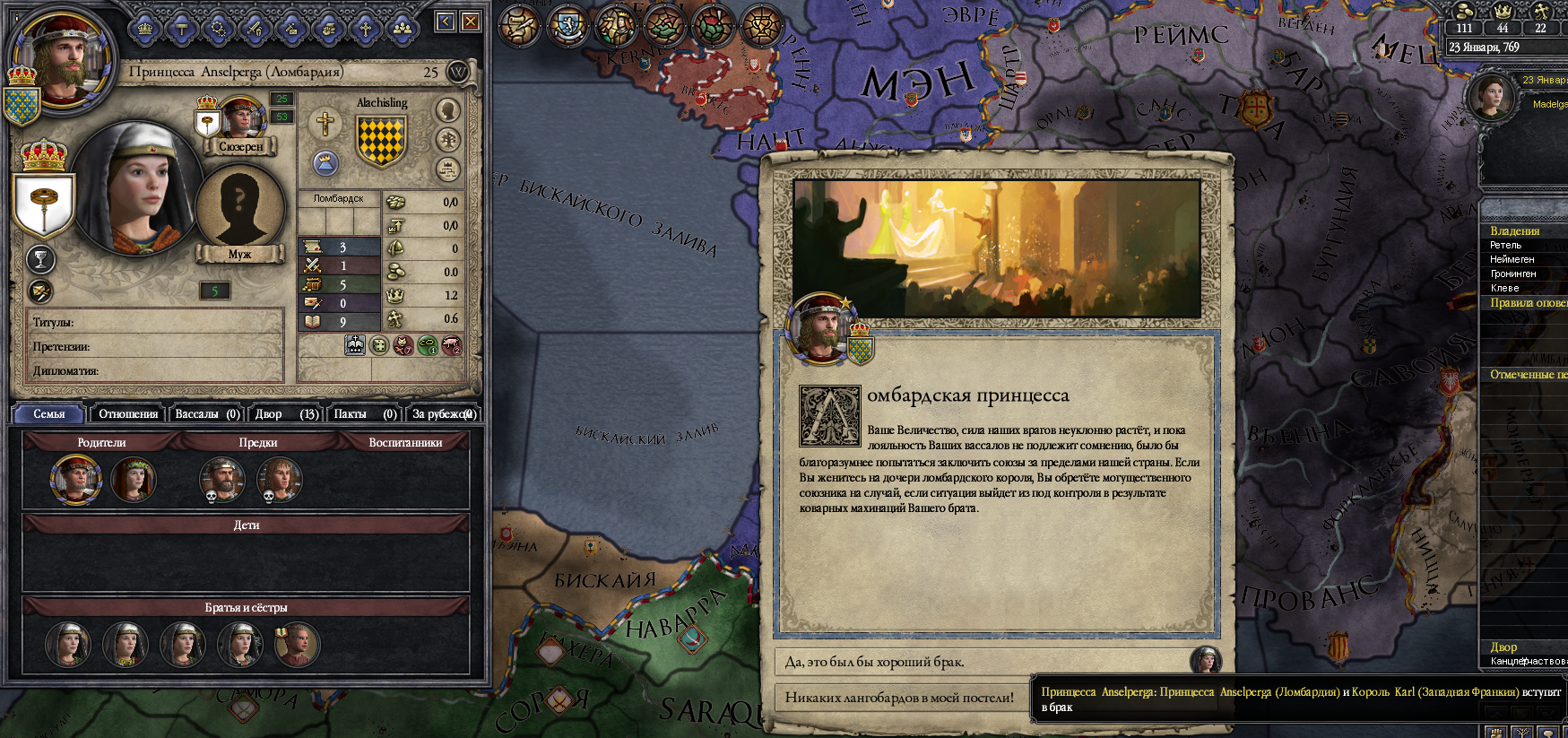Go back with the arrow button
Screen dimensions: 1568x738
[446, 22]
